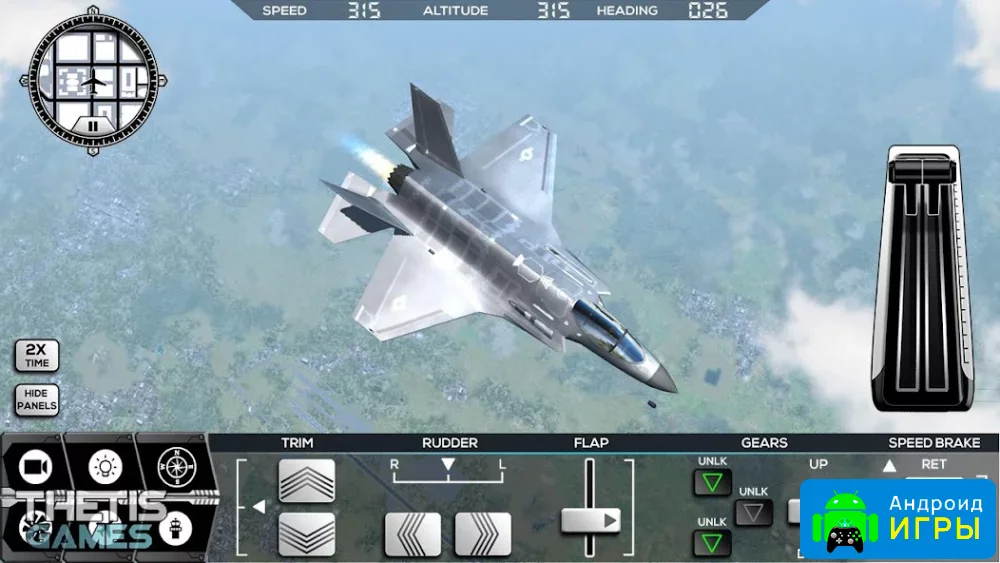This screenshot has height=563, width=1000.
Task: Toggle the top green landing gear indicator
Action: click(x=712, y=483)
